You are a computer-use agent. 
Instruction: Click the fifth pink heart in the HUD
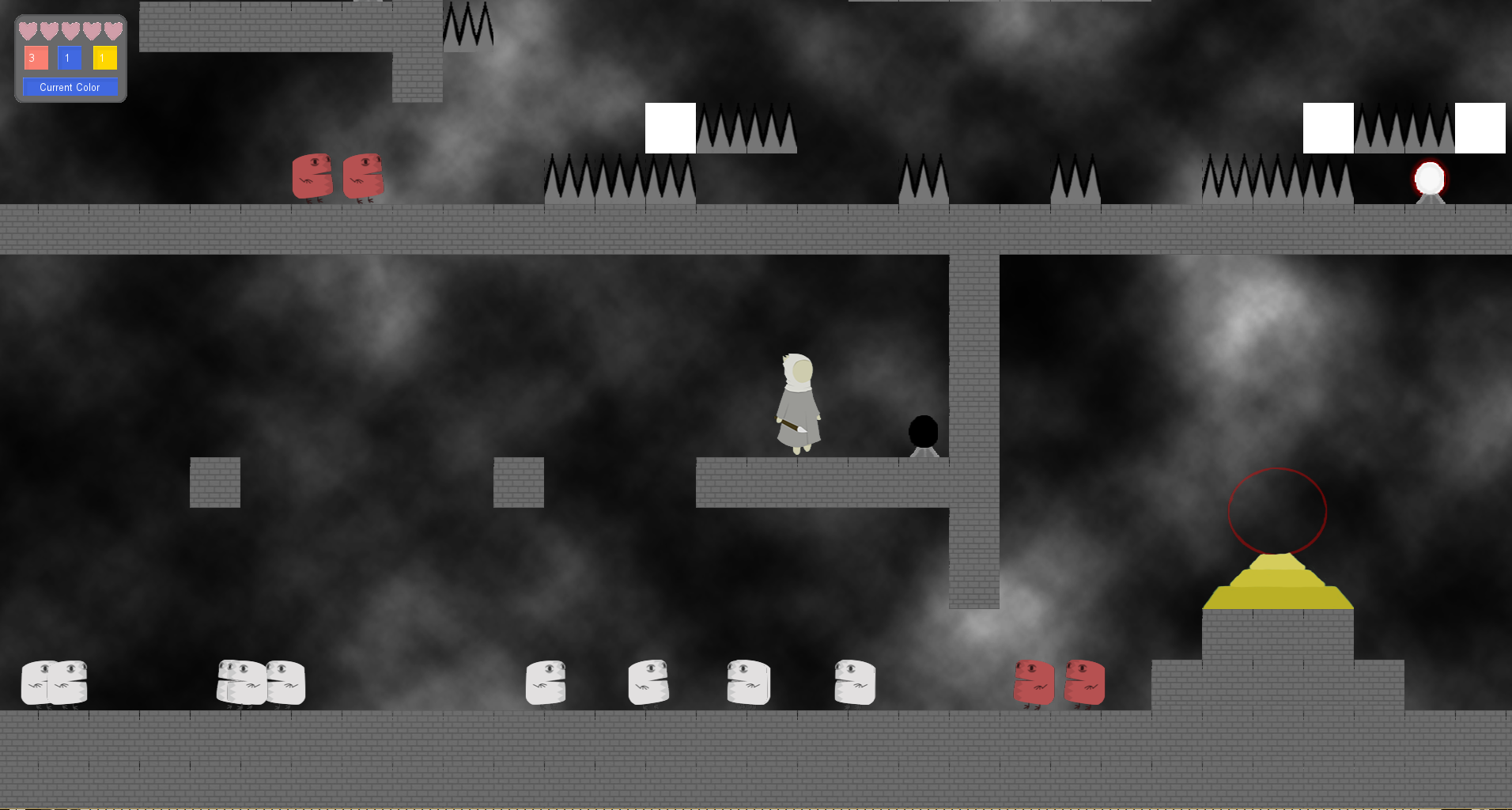115,30
